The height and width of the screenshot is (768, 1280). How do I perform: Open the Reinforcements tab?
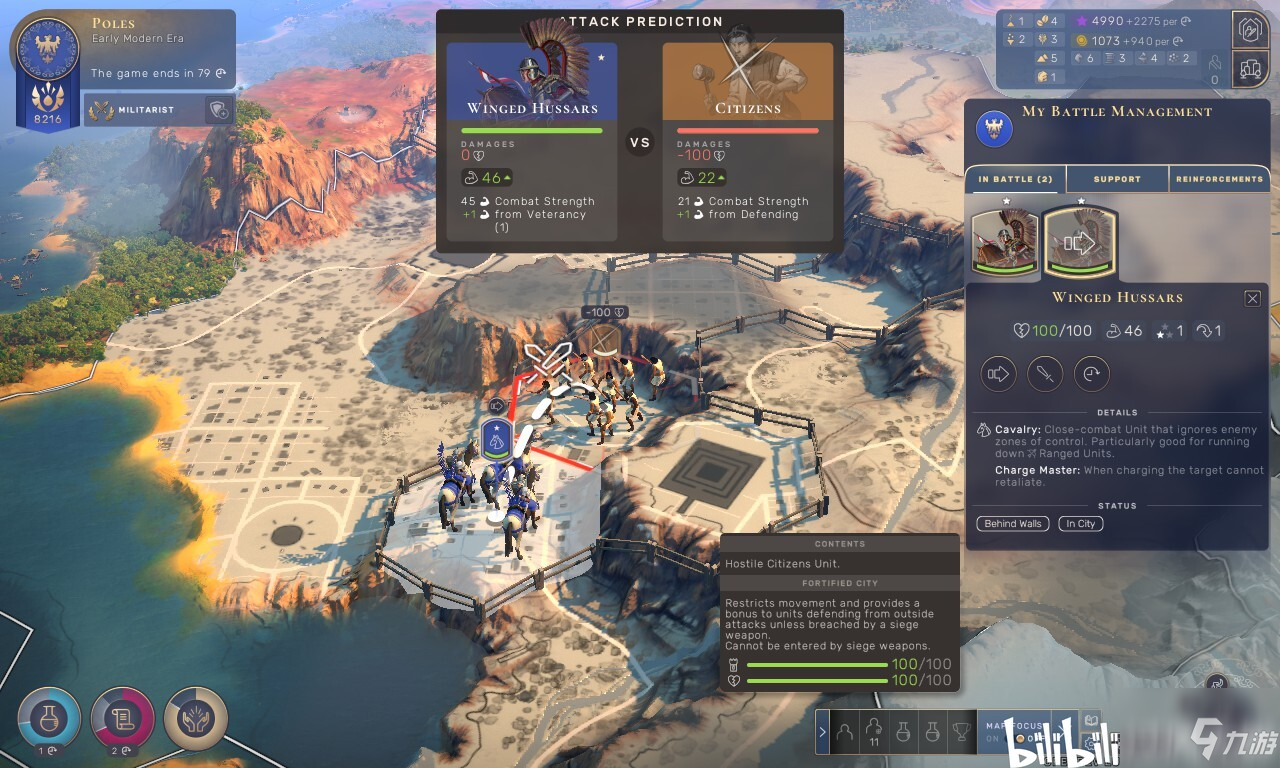pos(1219,179)
